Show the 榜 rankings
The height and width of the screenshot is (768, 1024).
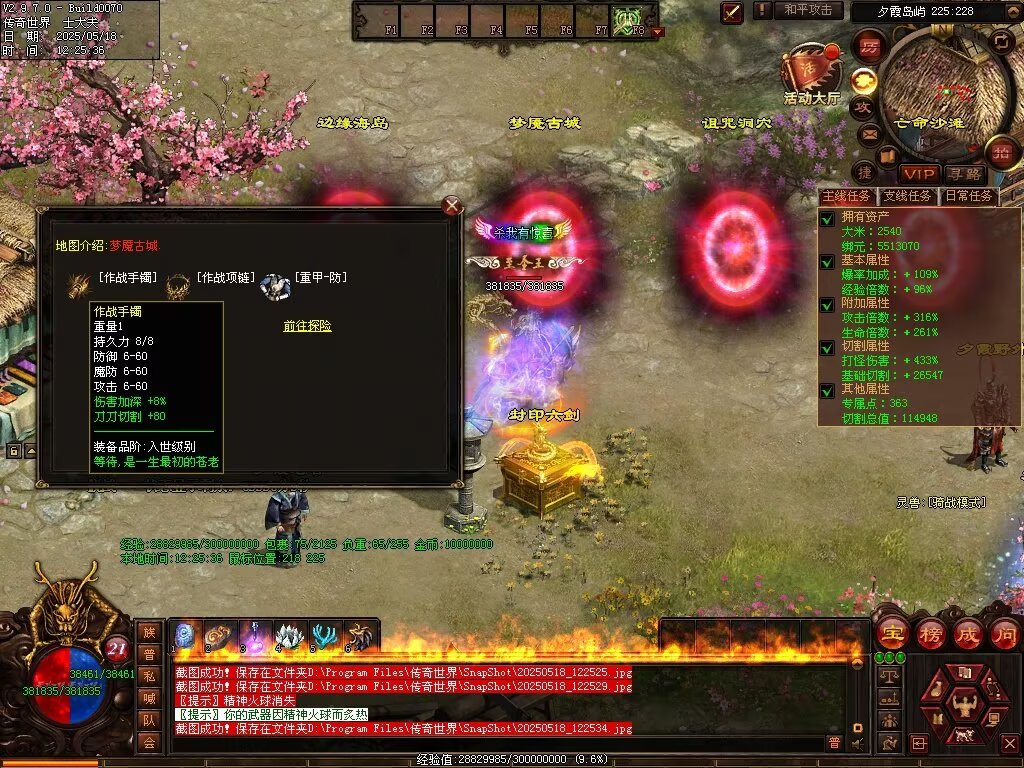929,633
